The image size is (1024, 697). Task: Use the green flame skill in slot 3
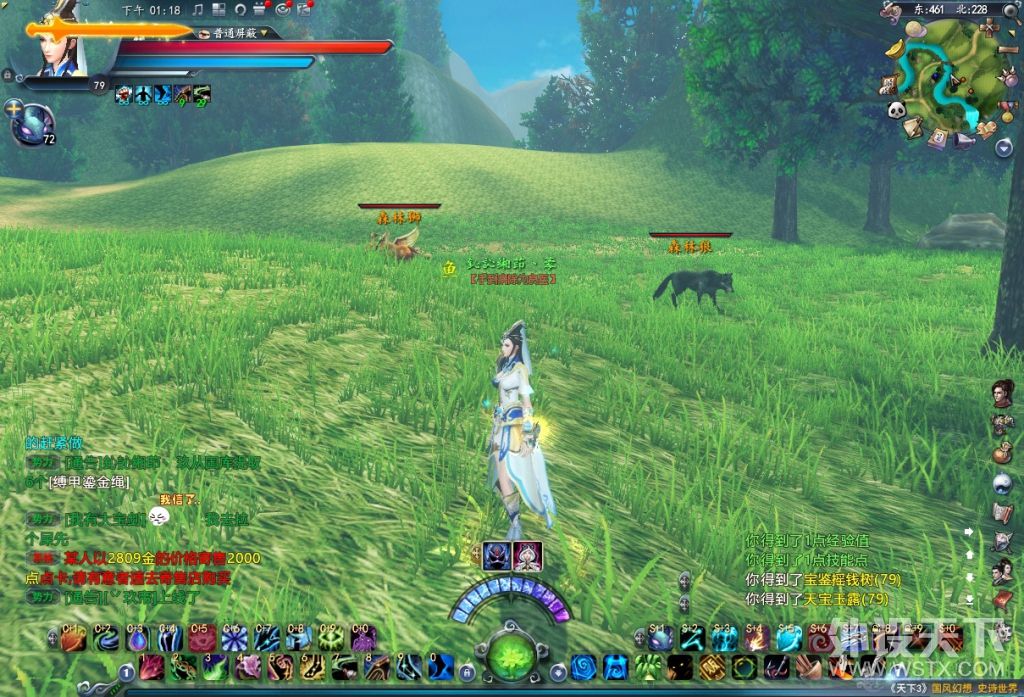coord(215,667)
